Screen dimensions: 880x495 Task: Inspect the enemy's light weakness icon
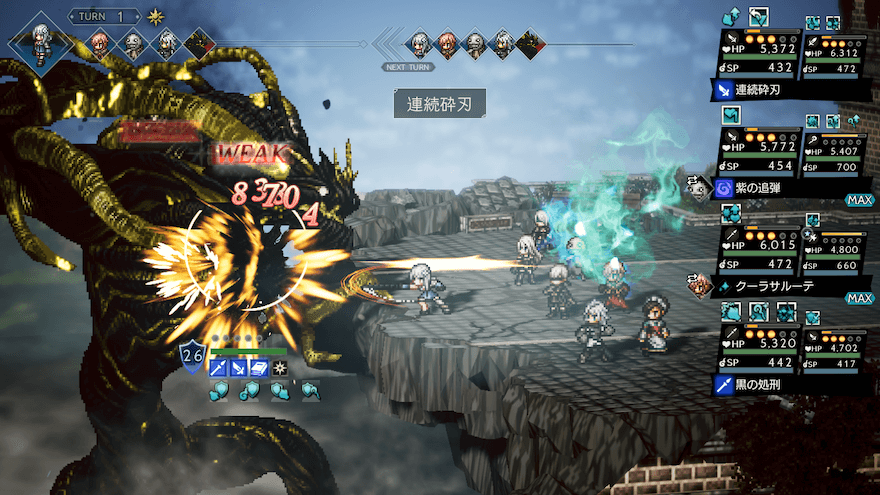pyautogui.click(x=281, y=369)
